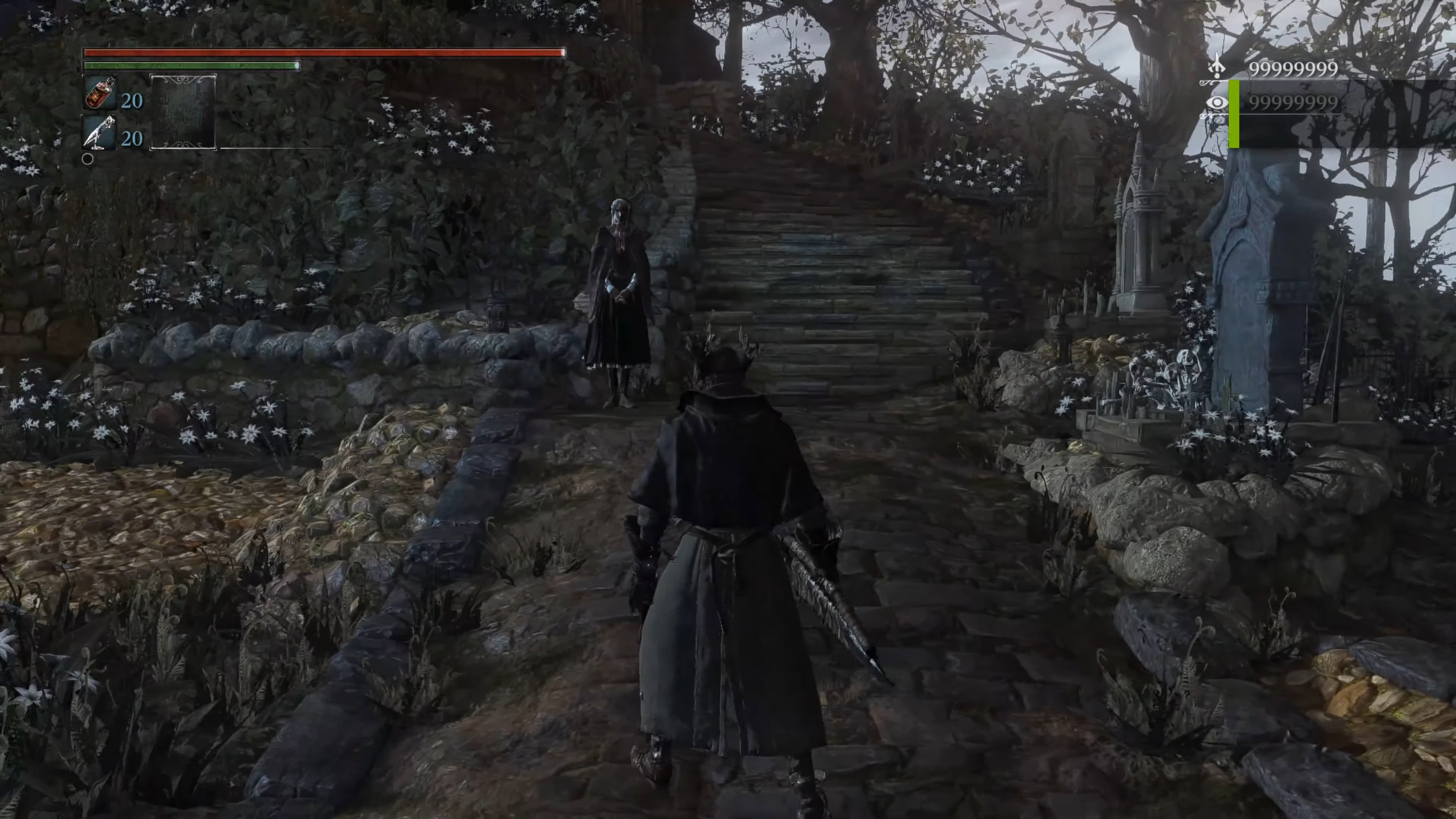Click the Blood Echoes icon
Viewport: 1456px width, 819px height.
point(1217,68)
